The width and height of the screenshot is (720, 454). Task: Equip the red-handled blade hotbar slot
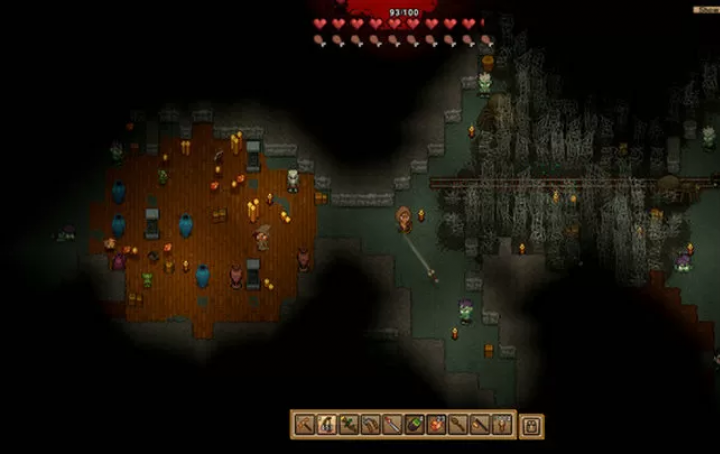pyautogui.click(x=392, y=425)
